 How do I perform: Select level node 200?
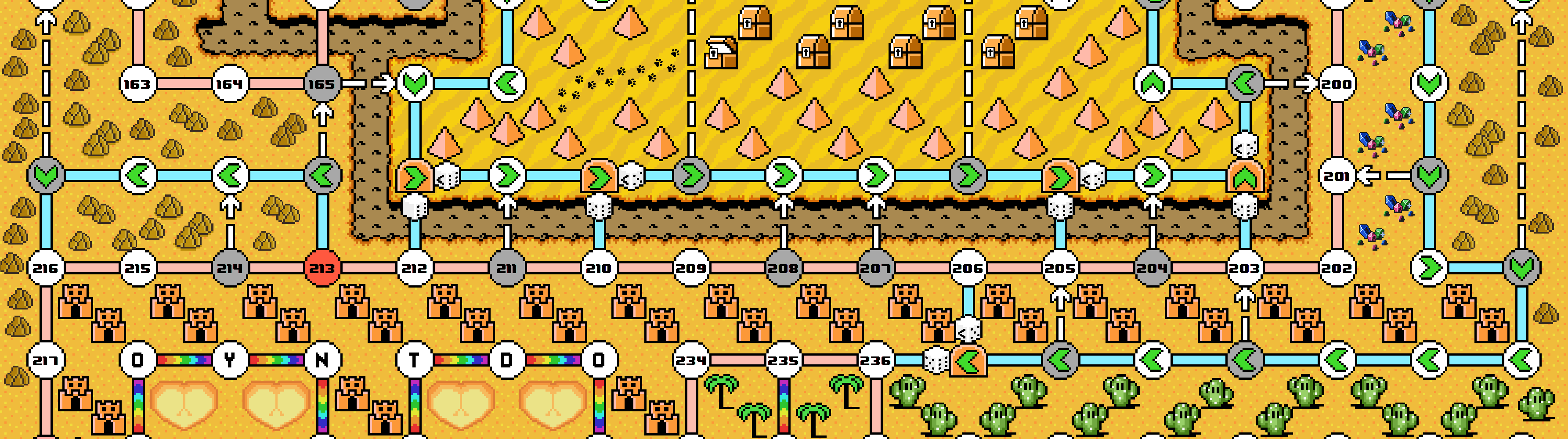[1337, 83]
